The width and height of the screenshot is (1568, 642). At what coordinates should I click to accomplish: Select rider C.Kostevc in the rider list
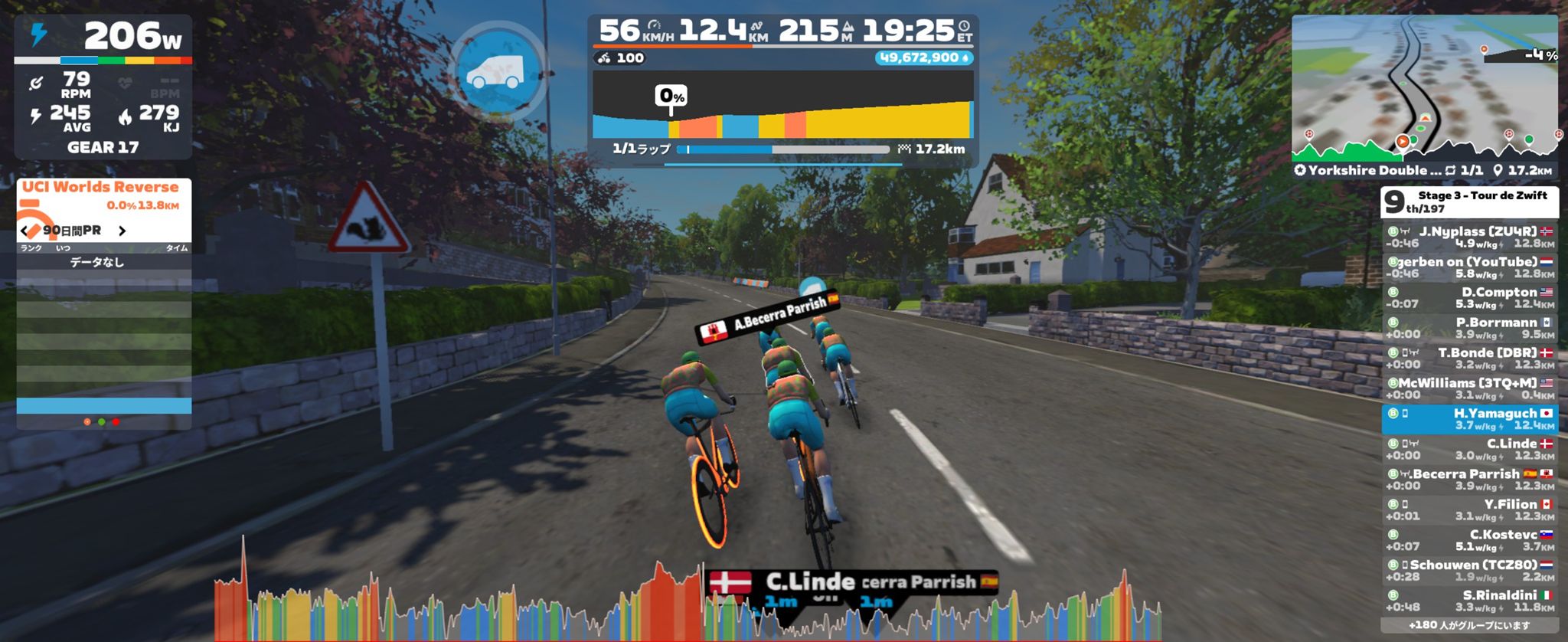pos(1469,540)
